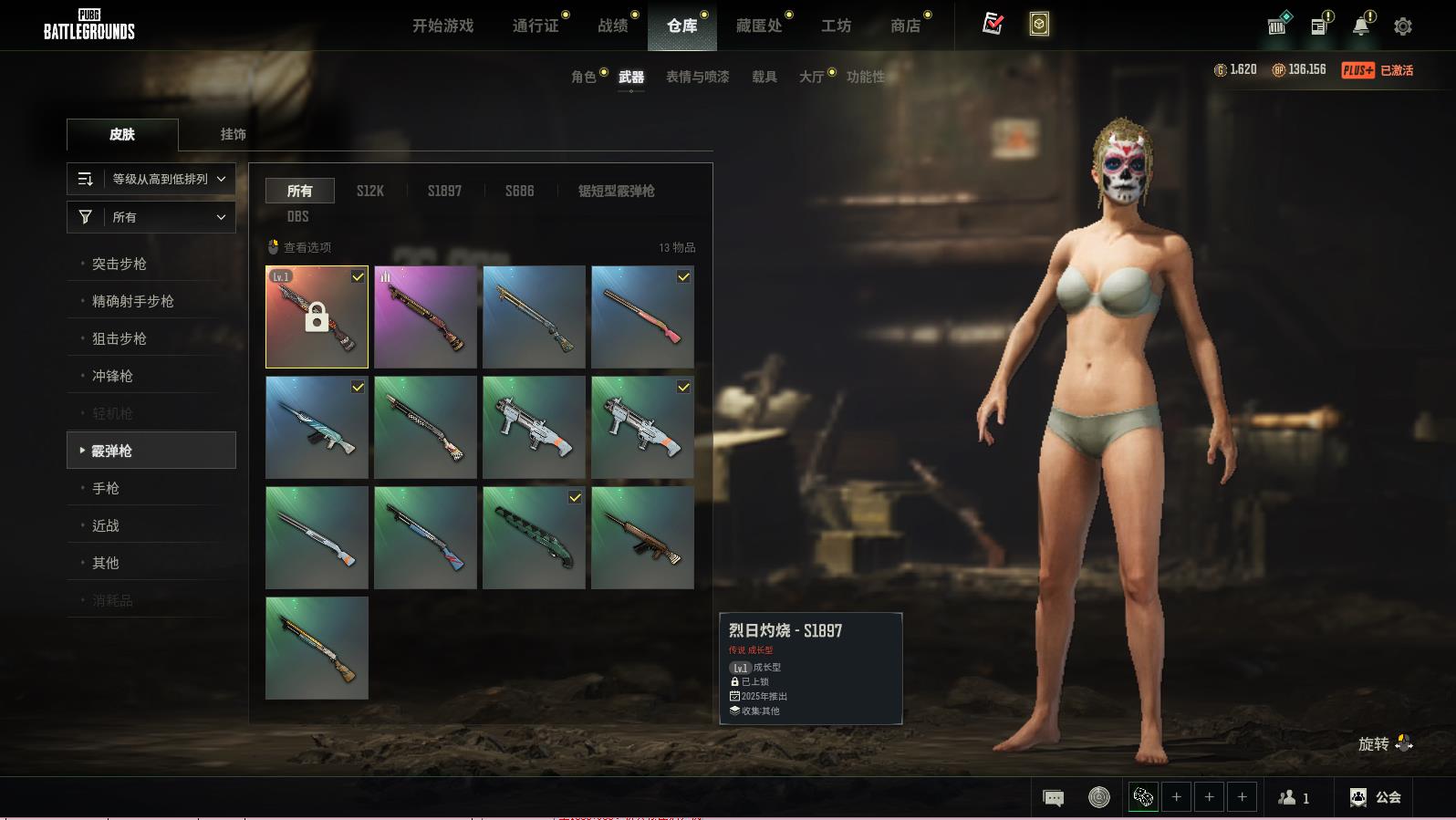Filter skins by S686
Viewport: 1456px width, 820px height.
[x=519, y=191]
